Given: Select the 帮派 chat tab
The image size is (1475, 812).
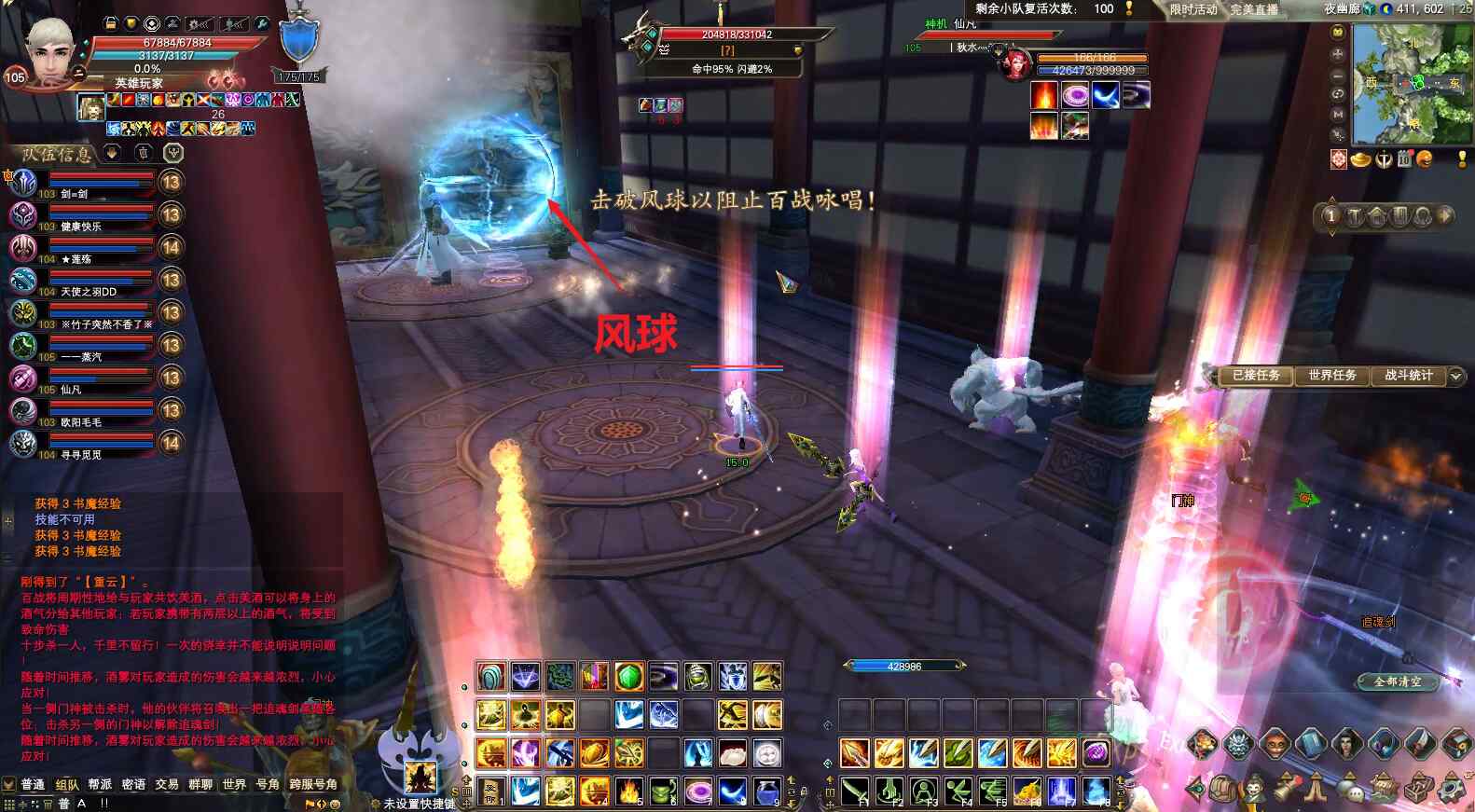Looking at the screenshot, I should pyautogui.click(x=100, y=785).
